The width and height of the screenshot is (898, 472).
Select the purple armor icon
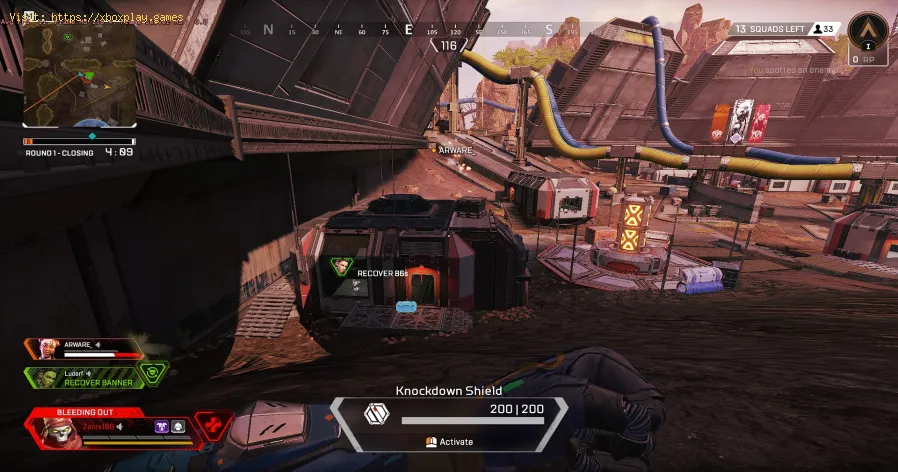(160, 426)
